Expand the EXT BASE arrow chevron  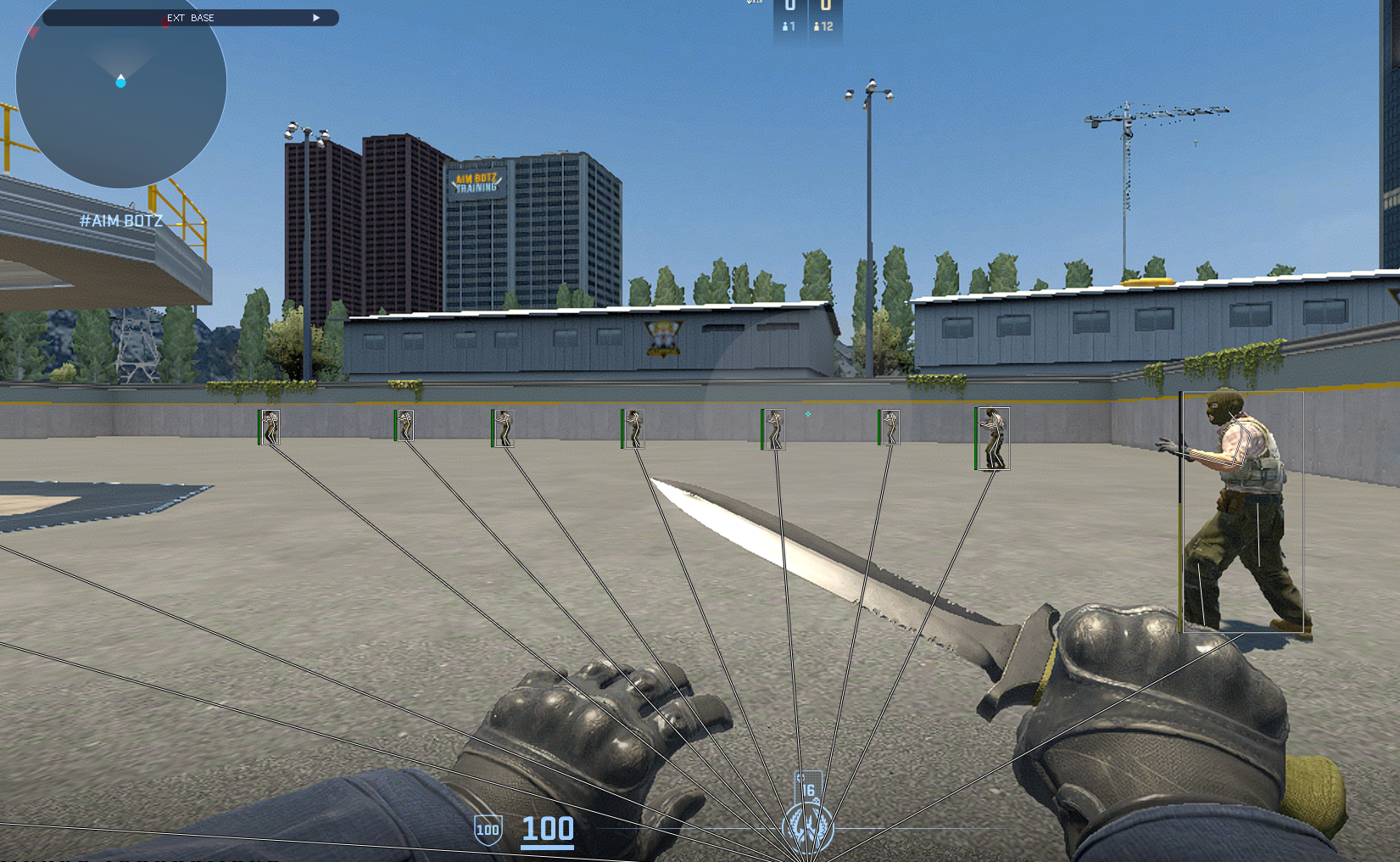[x=316, y=17]
